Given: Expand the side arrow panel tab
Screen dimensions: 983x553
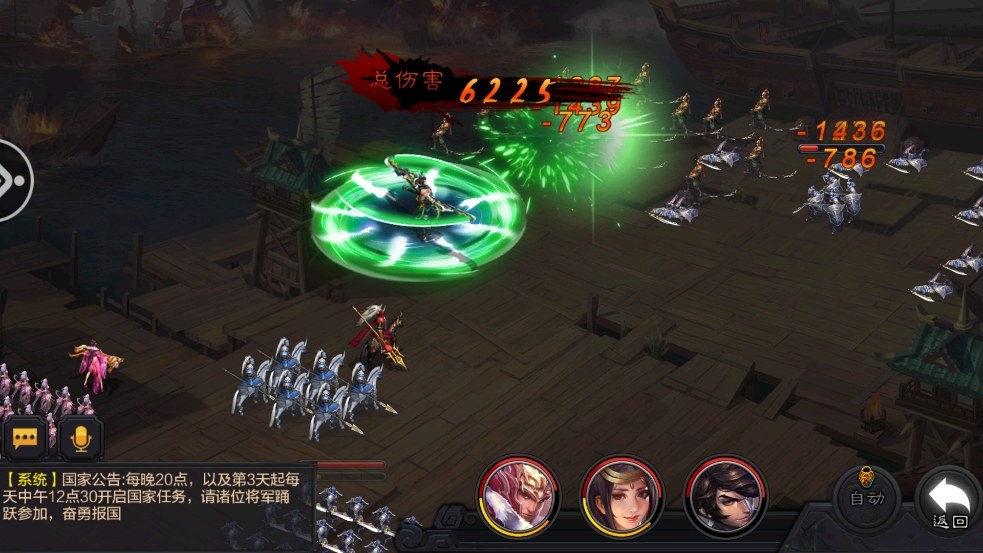Looking at the screenshot, I should pyautogui.click(x=14, y=181).
